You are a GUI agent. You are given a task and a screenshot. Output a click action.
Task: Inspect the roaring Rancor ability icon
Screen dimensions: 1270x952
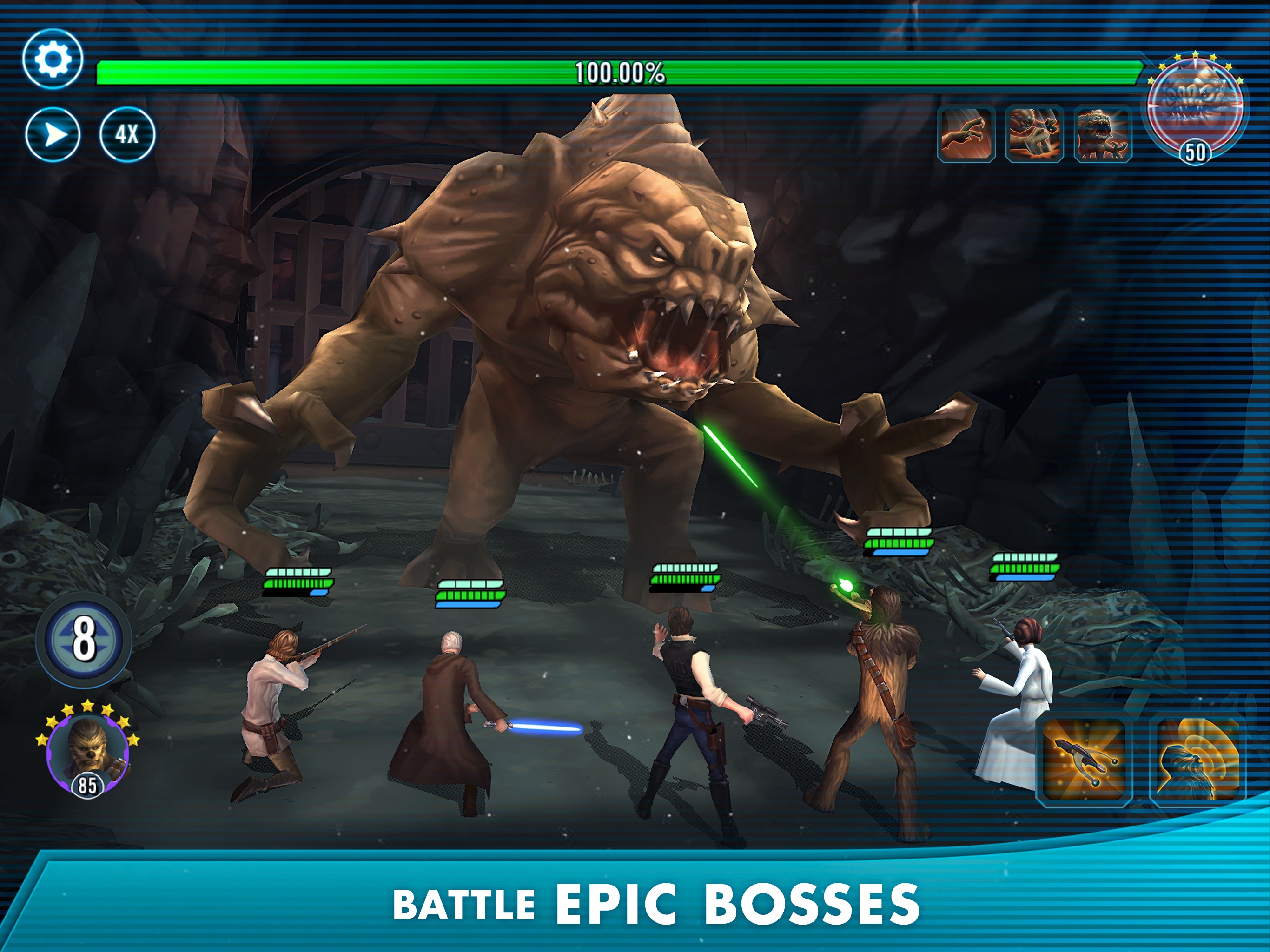[1103, 134]
